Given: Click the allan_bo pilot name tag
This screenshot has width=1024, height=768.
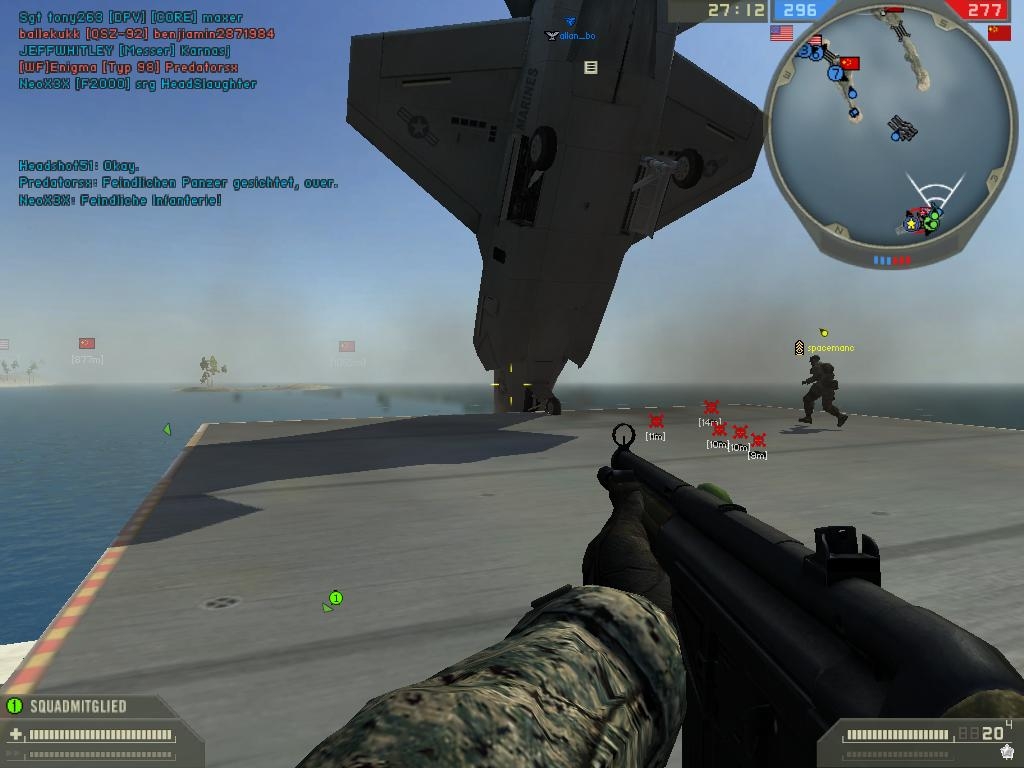Looking at the screenshot, I should (577, 36).
